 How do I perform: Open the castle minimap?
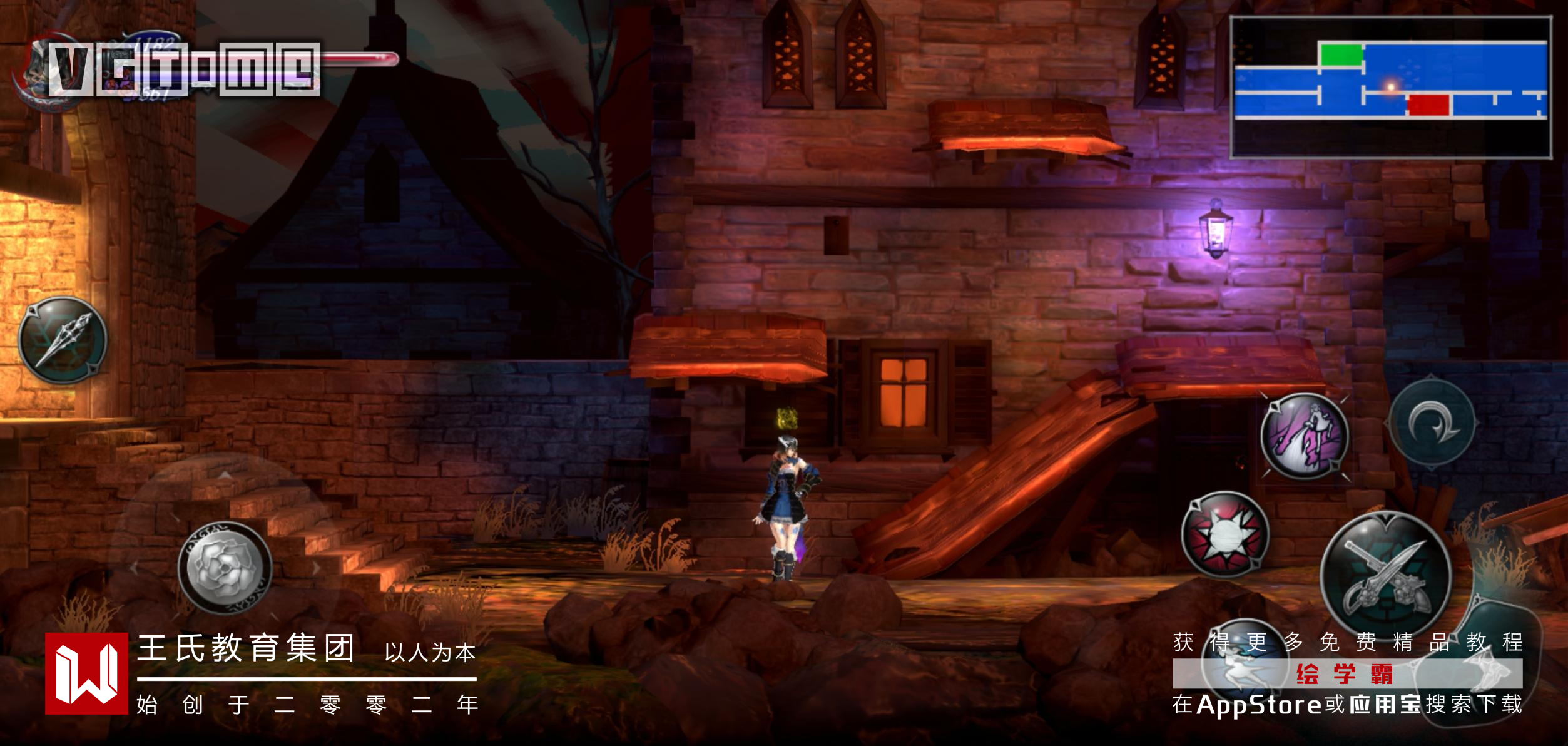tap(1390, 88)
